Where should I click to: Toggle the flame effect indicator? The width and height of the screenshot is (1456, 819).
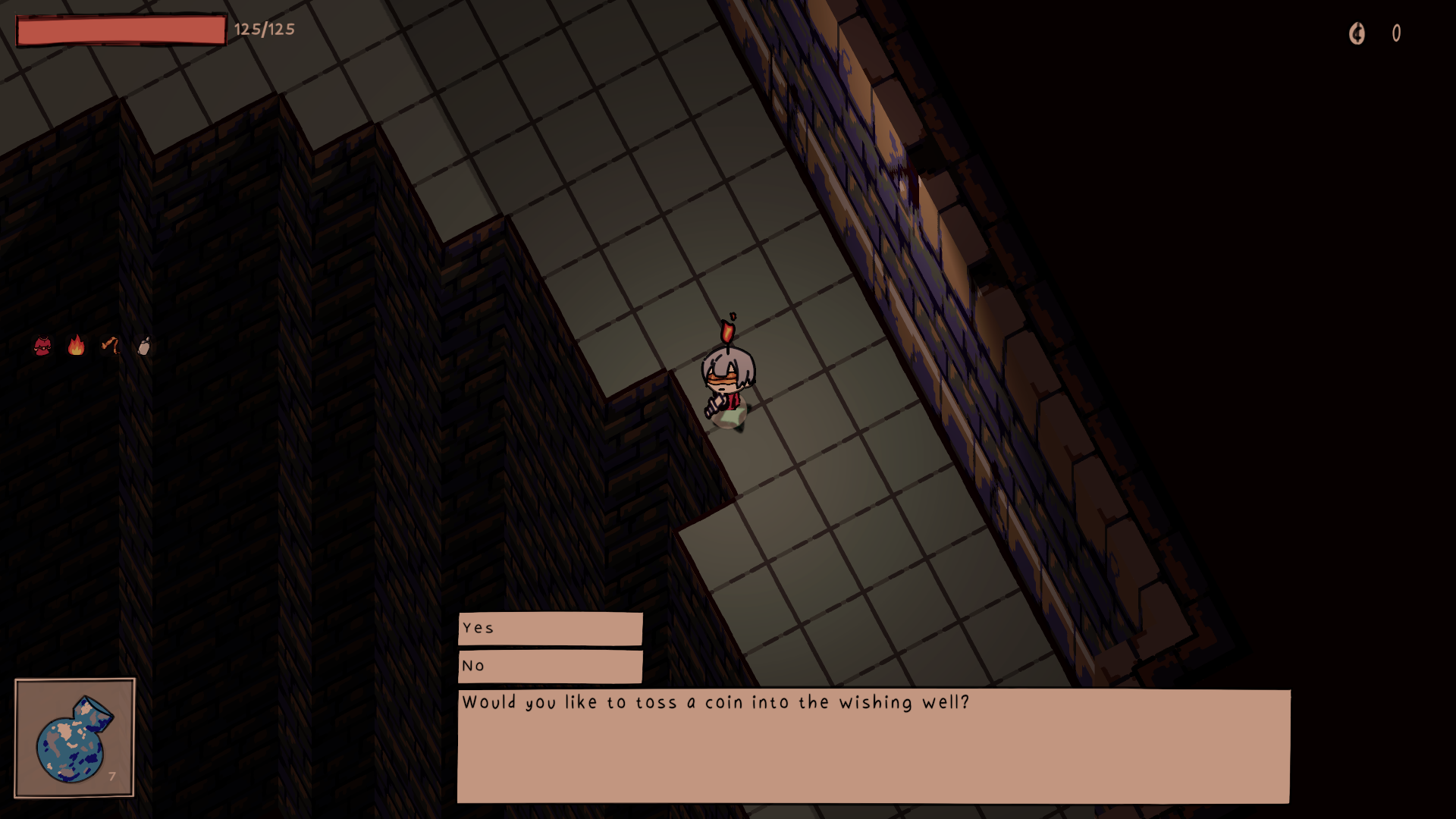pyautogui.click(x=75, y=344)
